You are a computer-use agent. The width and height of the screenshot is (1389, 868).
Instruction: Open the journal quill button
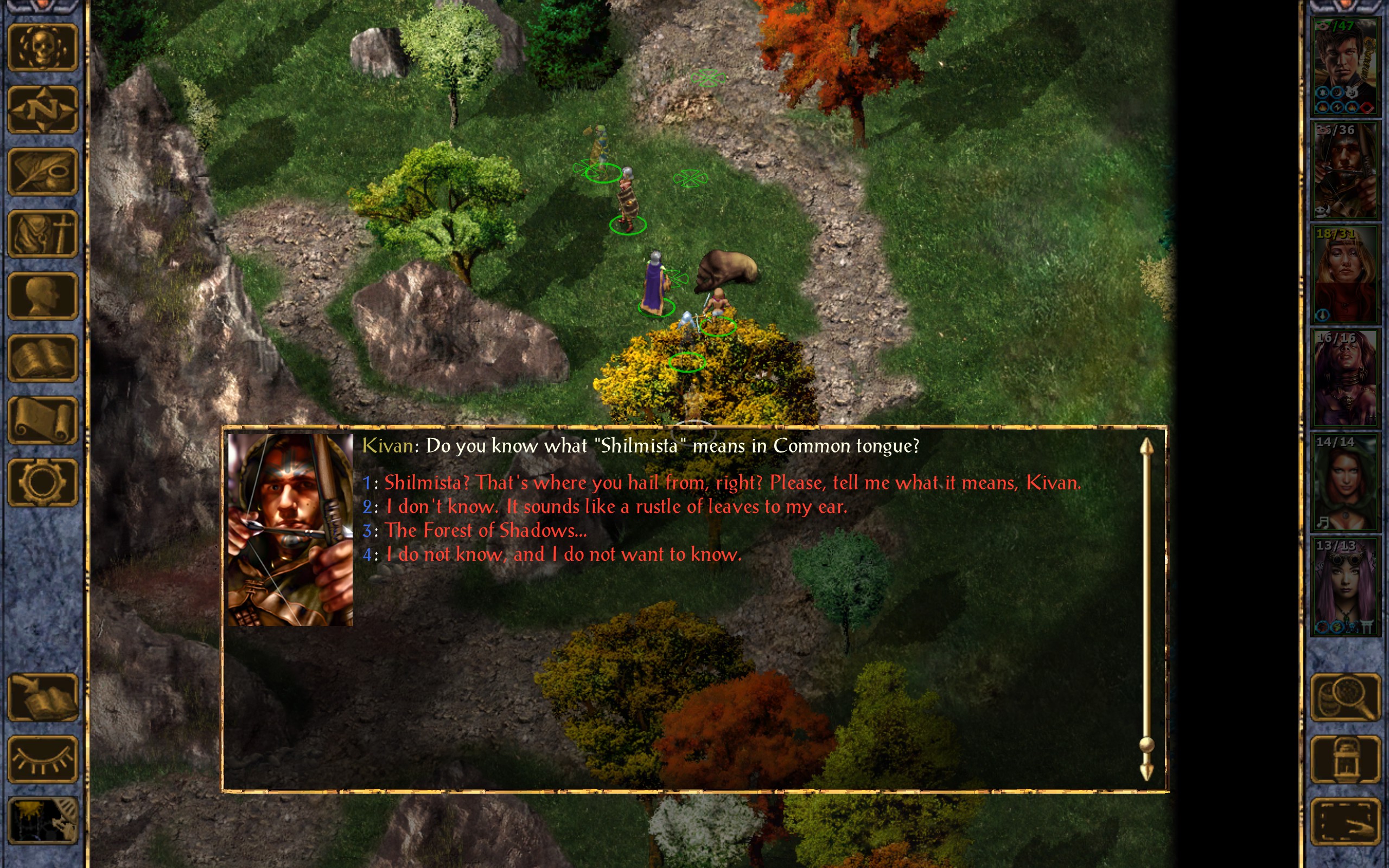tap(42, 171)
